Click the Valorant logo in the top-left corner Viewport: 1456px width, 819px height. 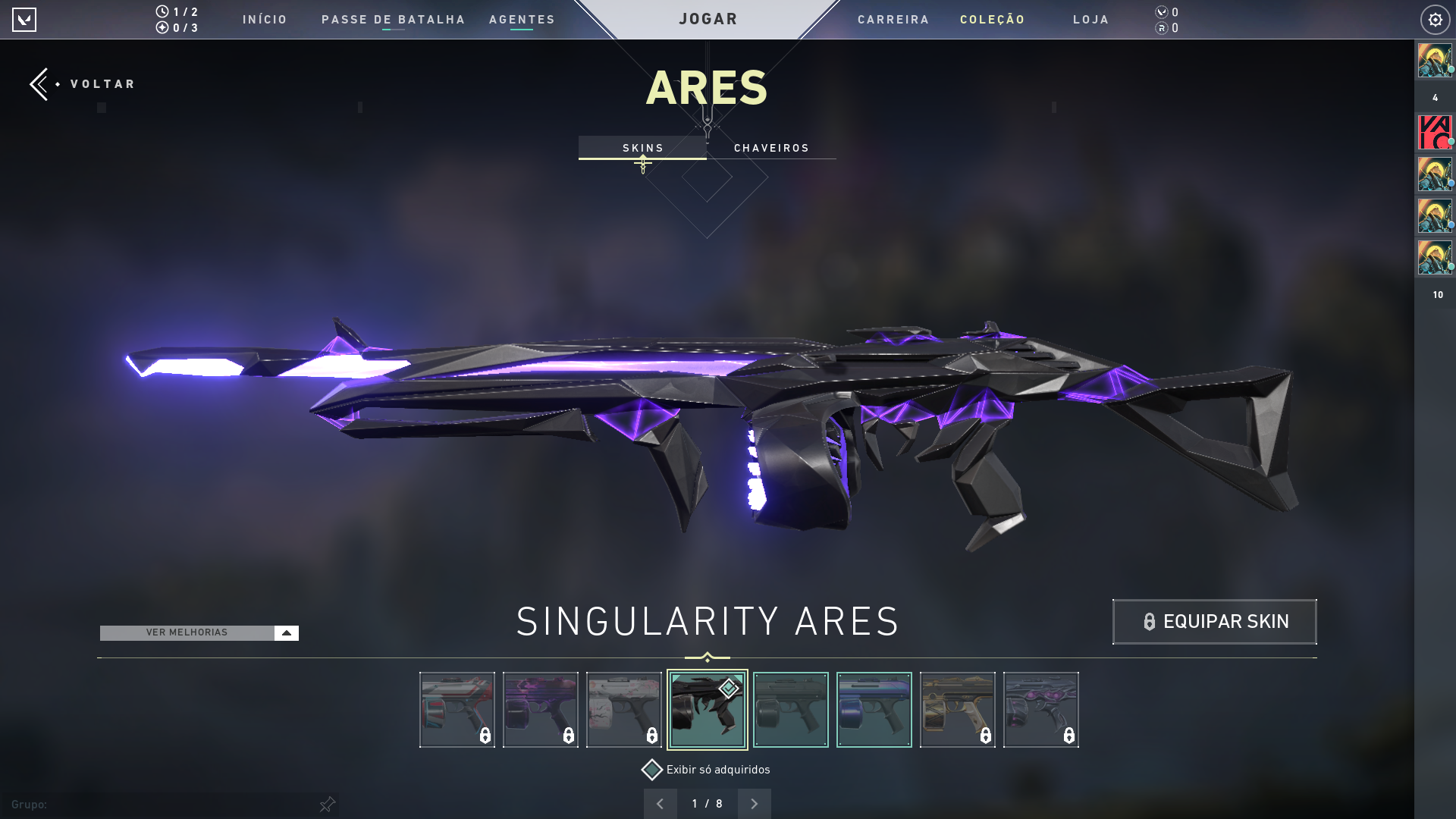click(x=25, y=20)
